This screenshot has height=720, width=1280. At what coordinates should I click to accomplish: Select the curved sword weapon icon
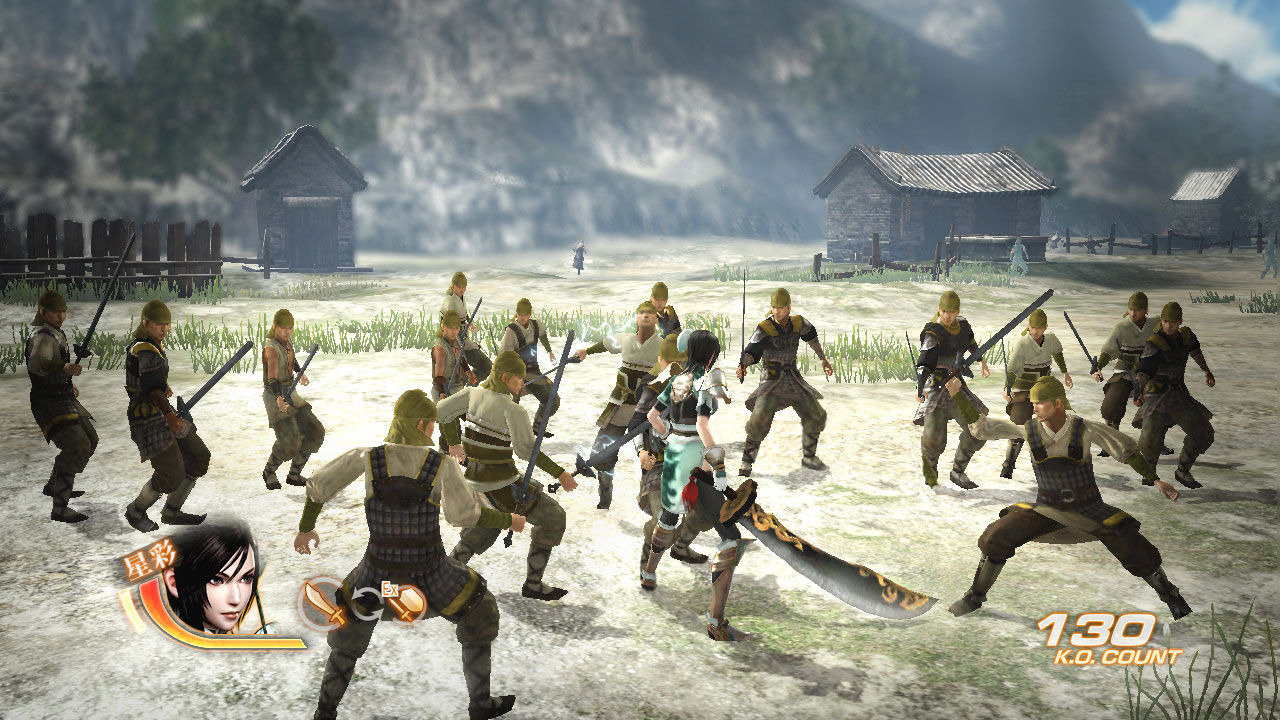323,603
